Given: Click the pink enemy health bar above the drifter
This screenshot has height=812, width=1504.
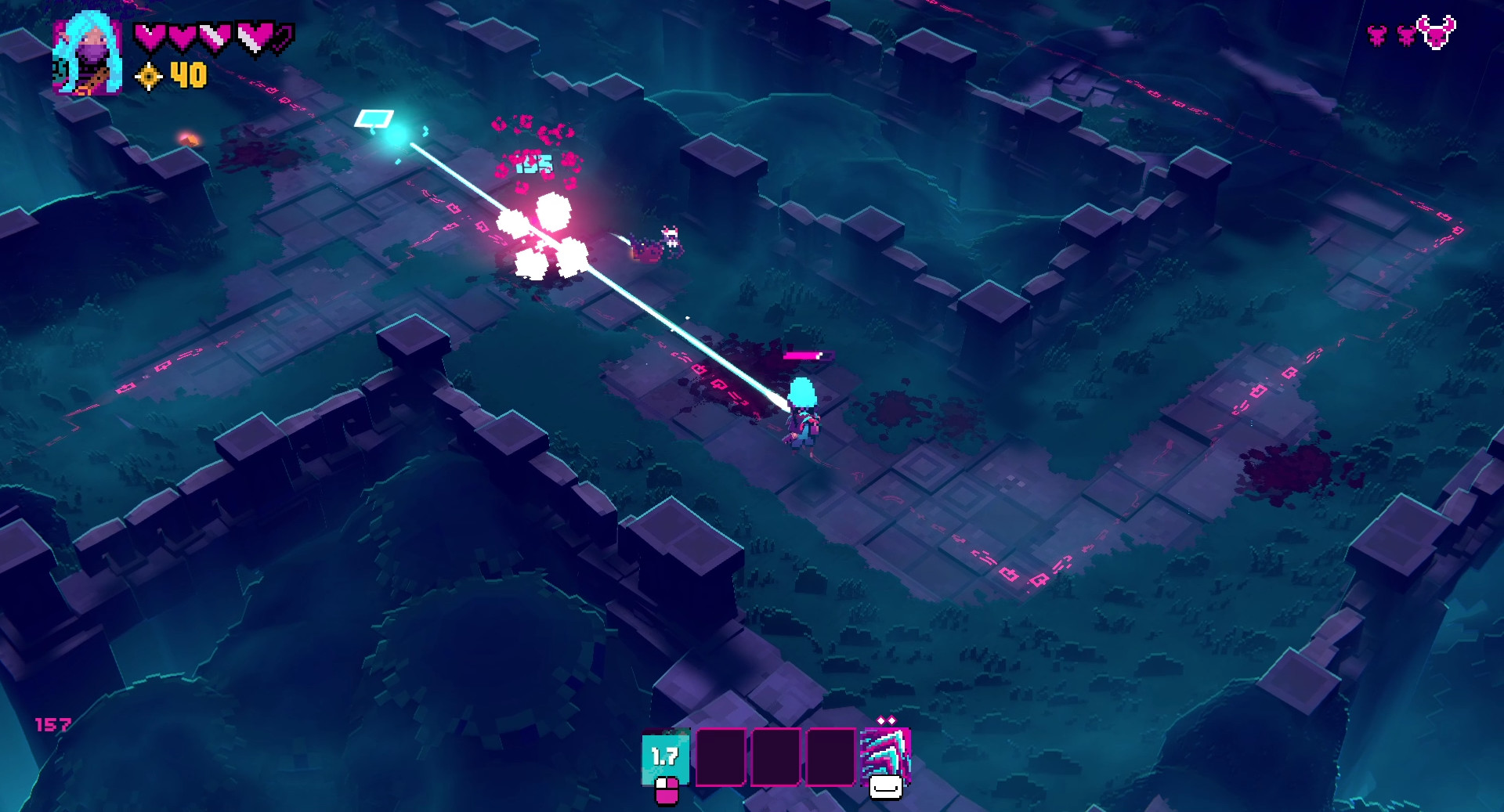Looking at the screenshot, I should tap(807, 357).
